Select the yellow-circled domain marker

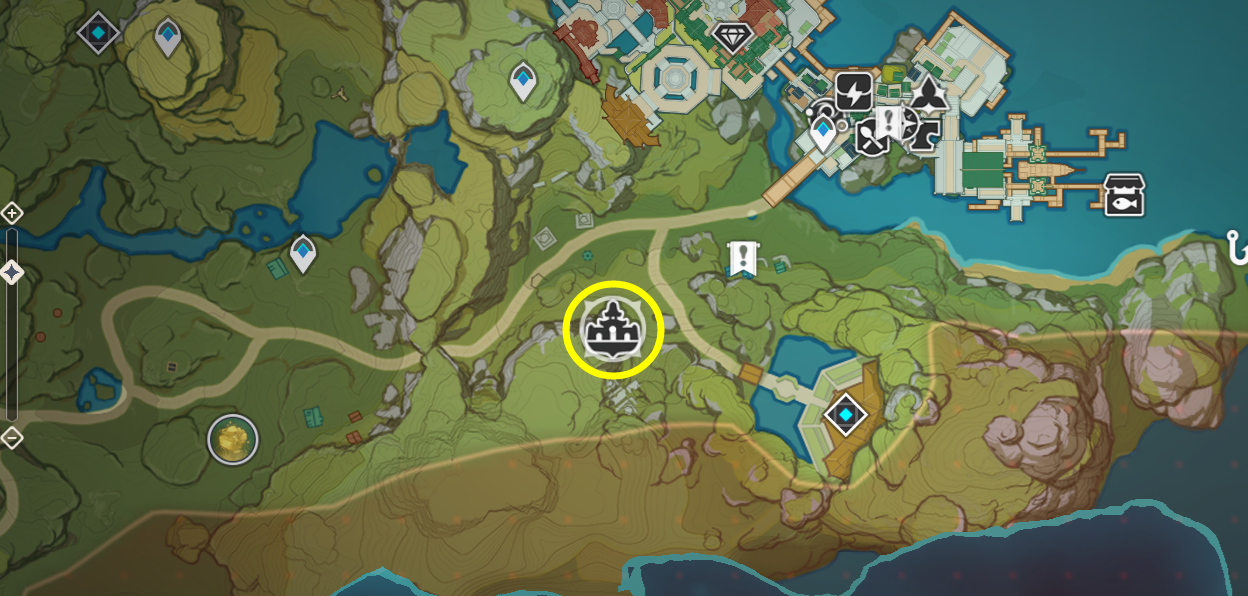[613, 331]
